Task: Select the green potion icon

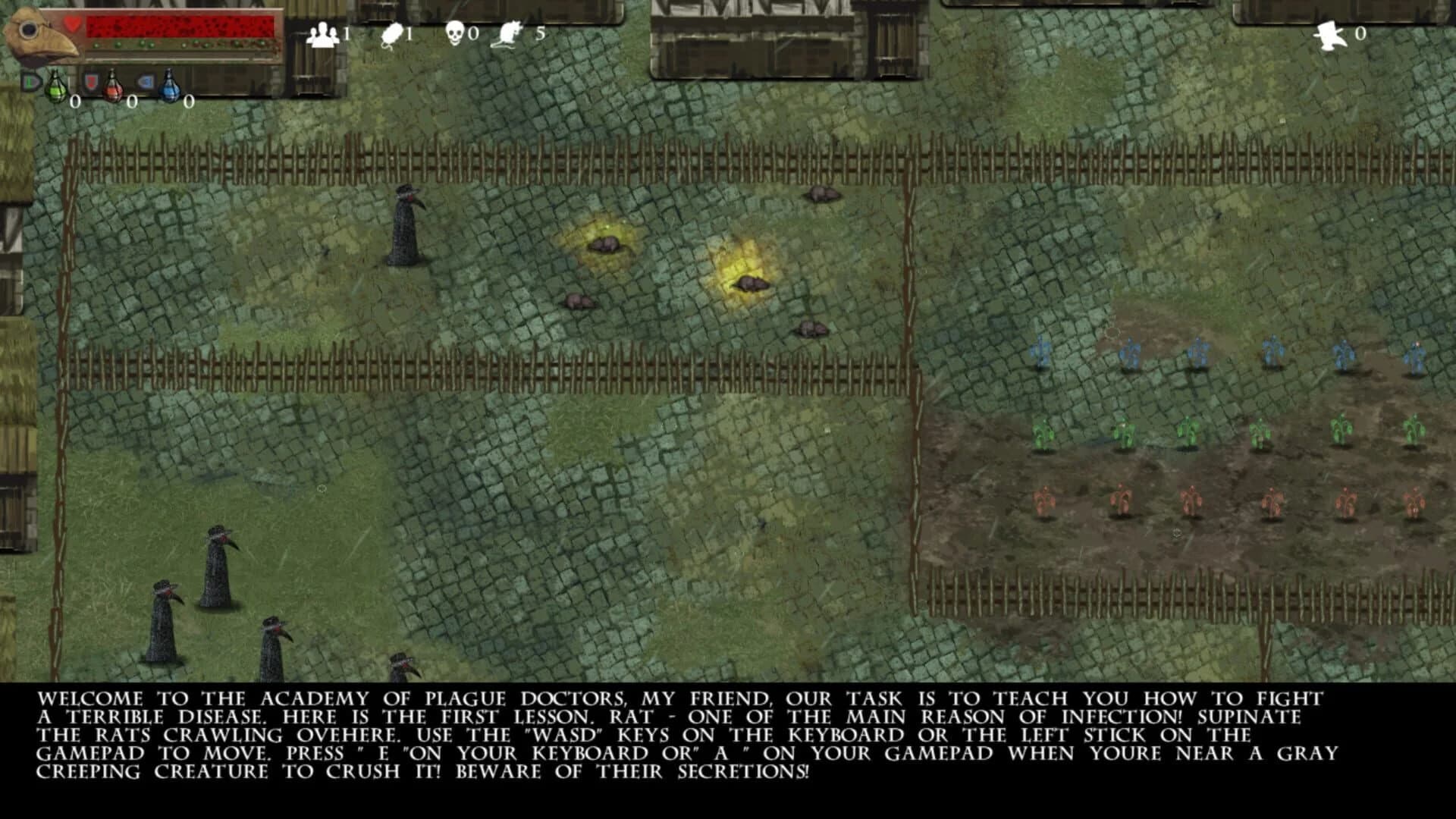Action: pyautogui.click(x=57, y=89)
